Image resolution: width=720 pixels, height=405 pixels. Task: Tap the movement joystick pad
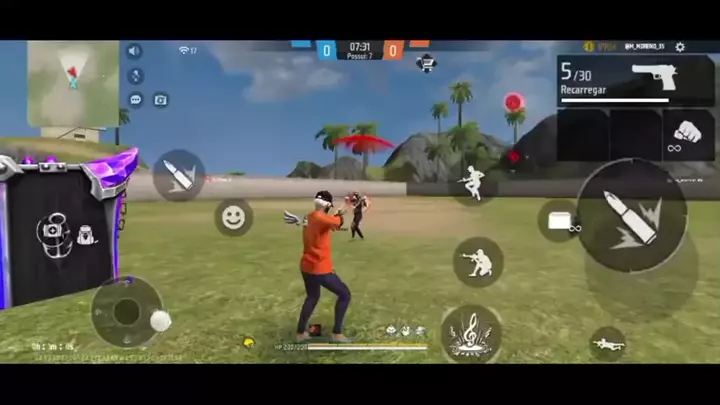click(127, 311)
